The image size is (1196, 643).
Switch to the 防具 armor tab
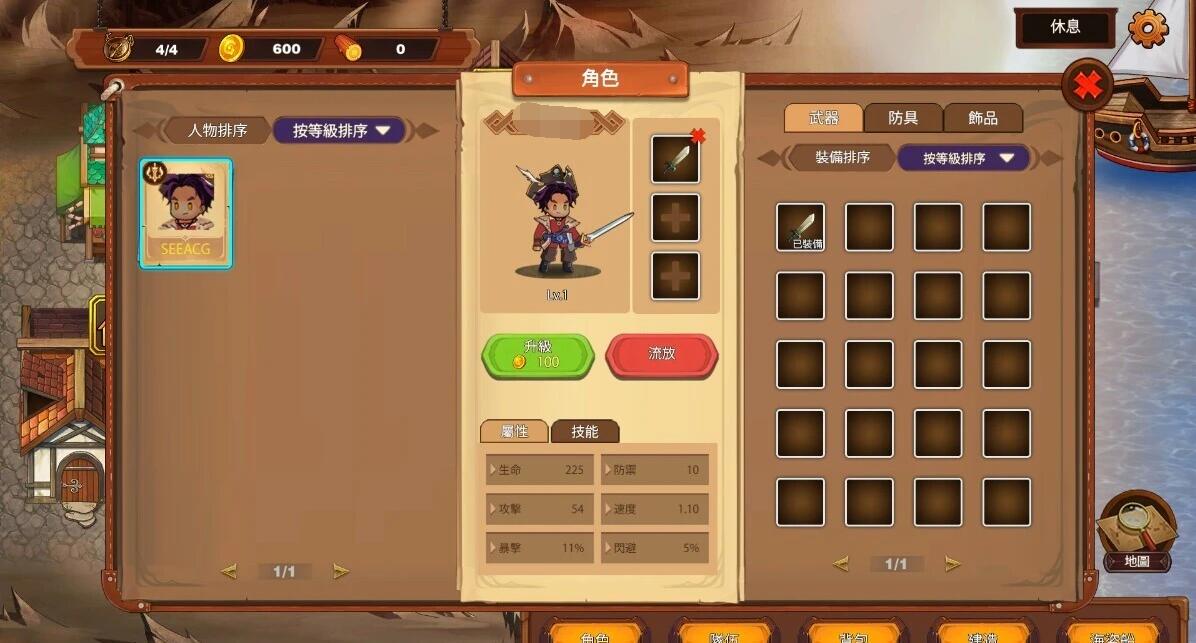point(903,118)
